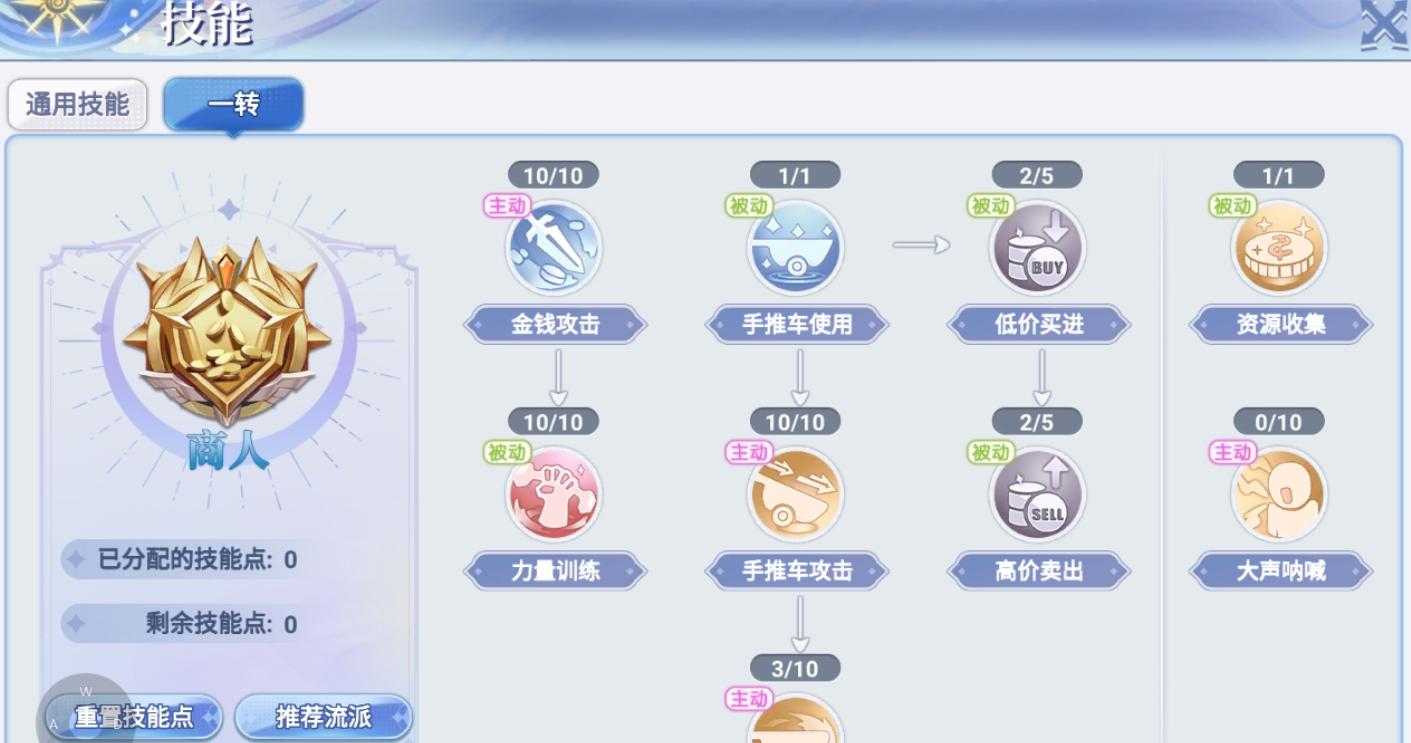Open the 推荐流派 panel
Viewport: 1411px width, 743px height.
pyautogui.click(x=322, y=717)
